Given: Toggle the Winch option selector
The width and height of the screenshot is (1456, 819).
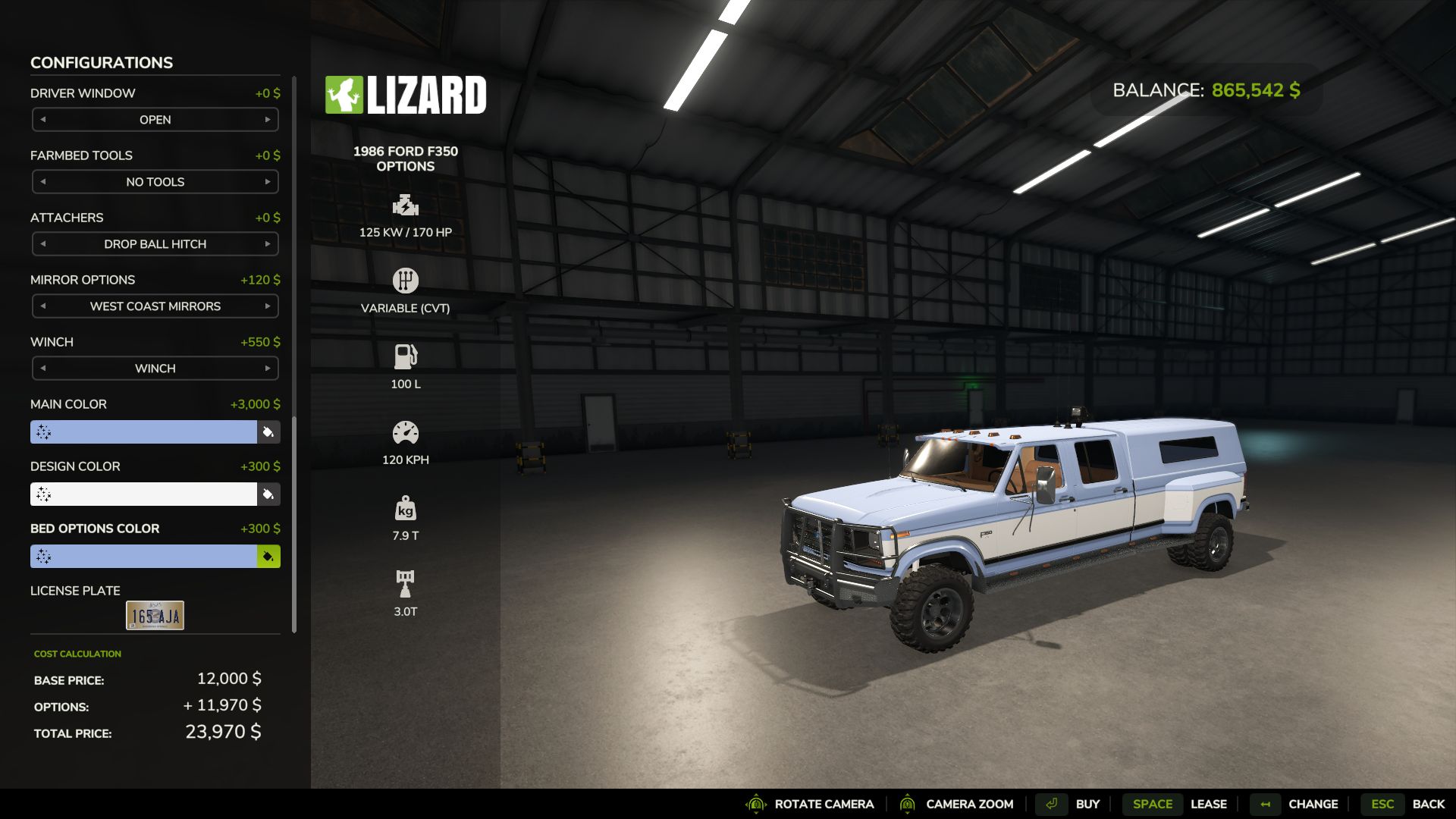Looking at the screenshot, I should click(268, 368).
